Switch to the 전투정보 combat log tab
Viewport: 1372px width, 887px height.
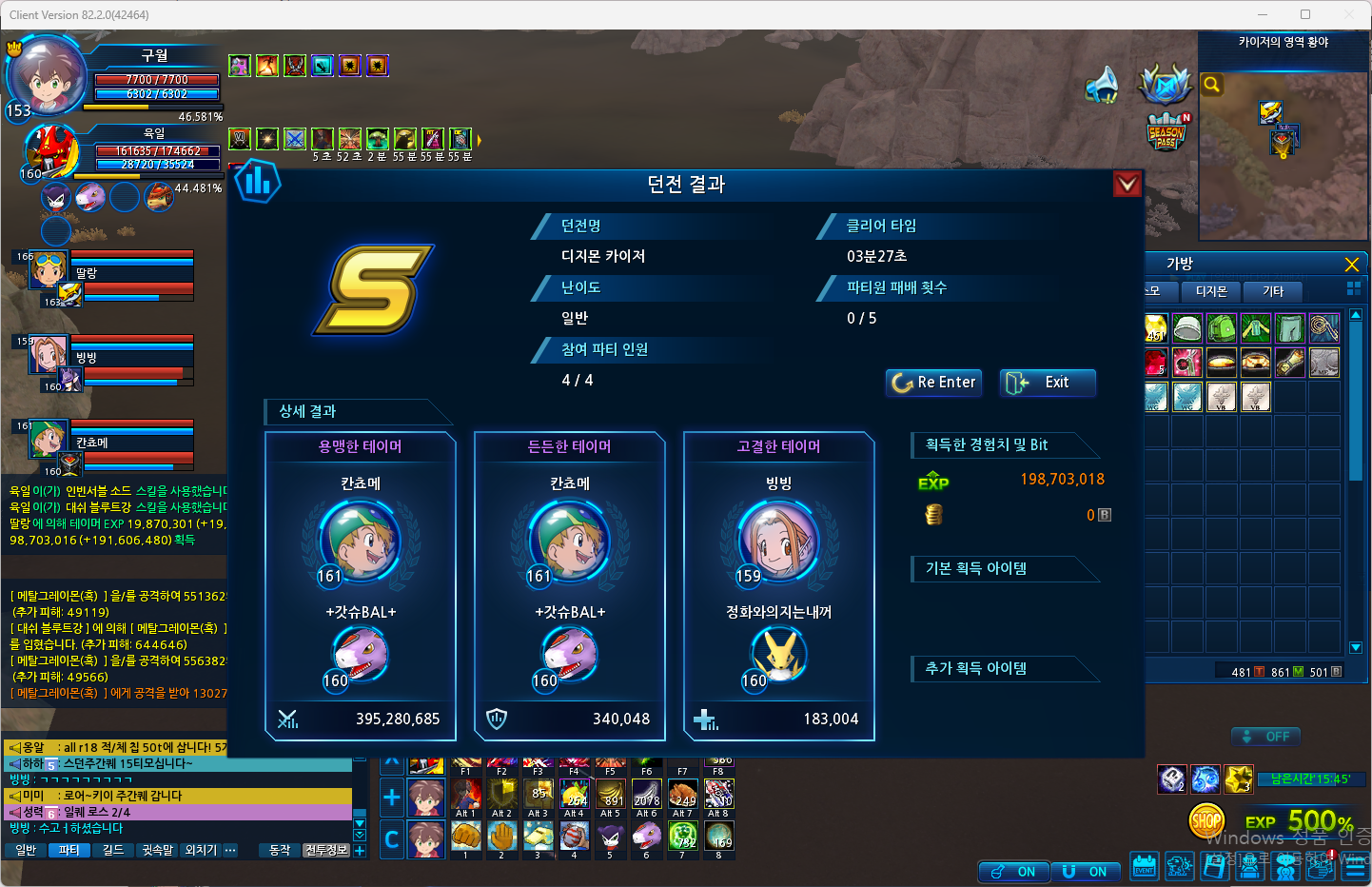pyautogui.click(x=326, y=850)
